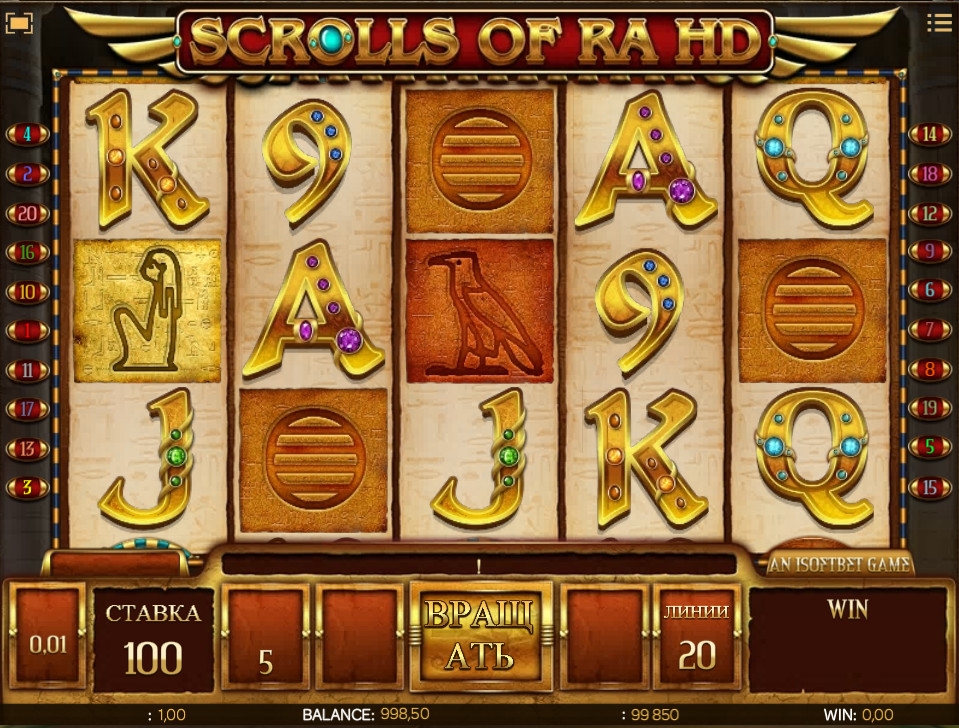
Task: Highlight payline marker 17
Action: [x=27, y=409]
